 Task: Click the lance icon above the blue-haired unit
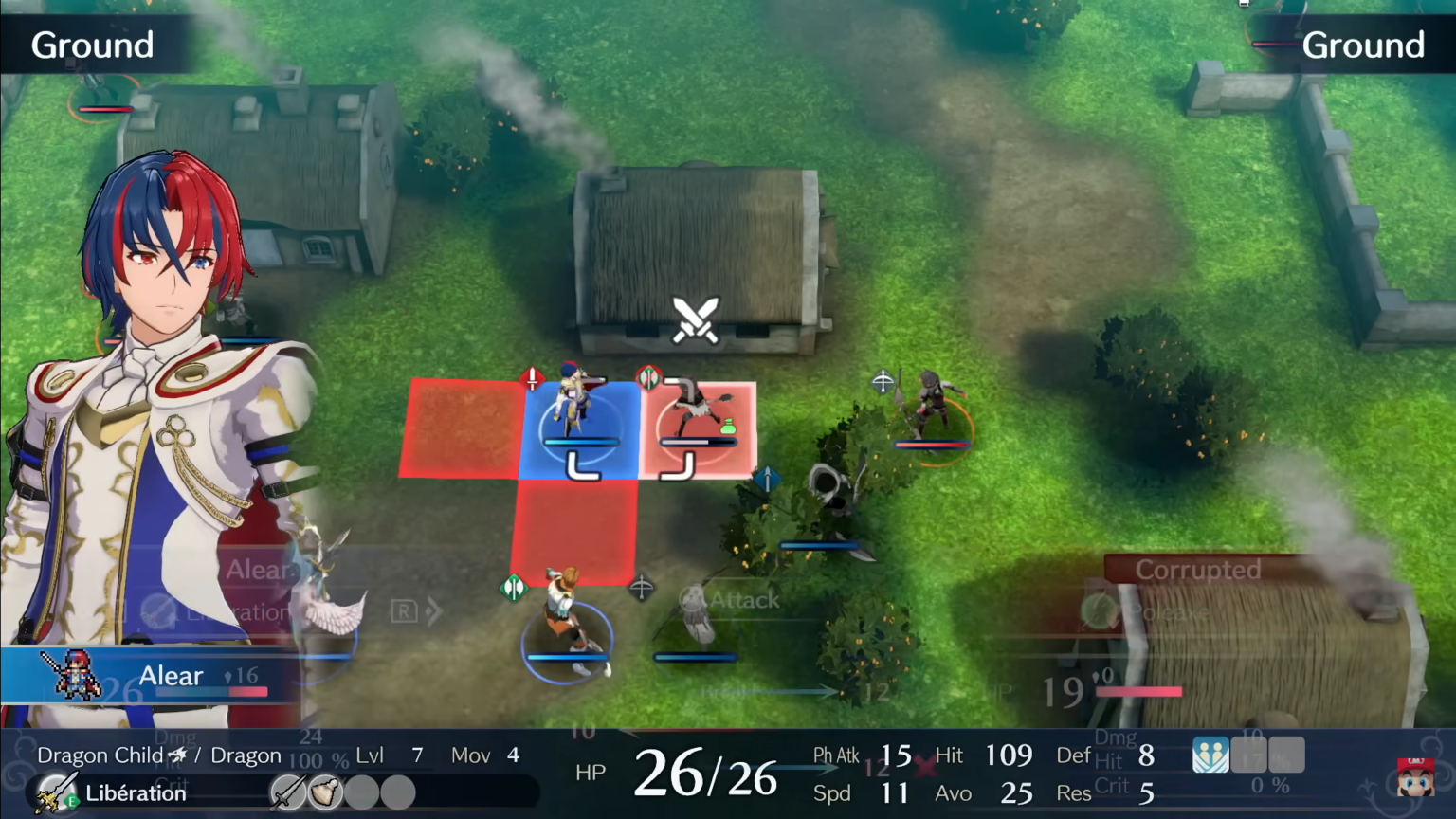[x=532, y=377]
